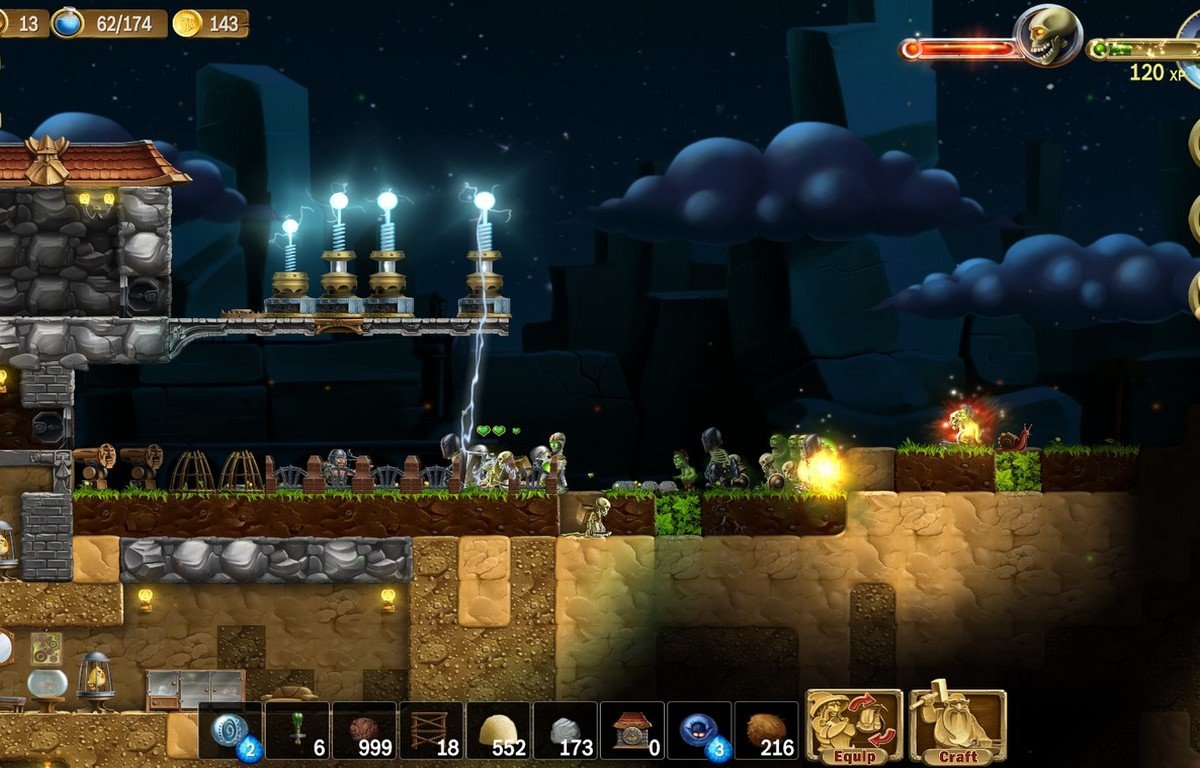Select the blue portal spell slot
The height and width of the screenshot is (768, 1200).
point(231,731)
